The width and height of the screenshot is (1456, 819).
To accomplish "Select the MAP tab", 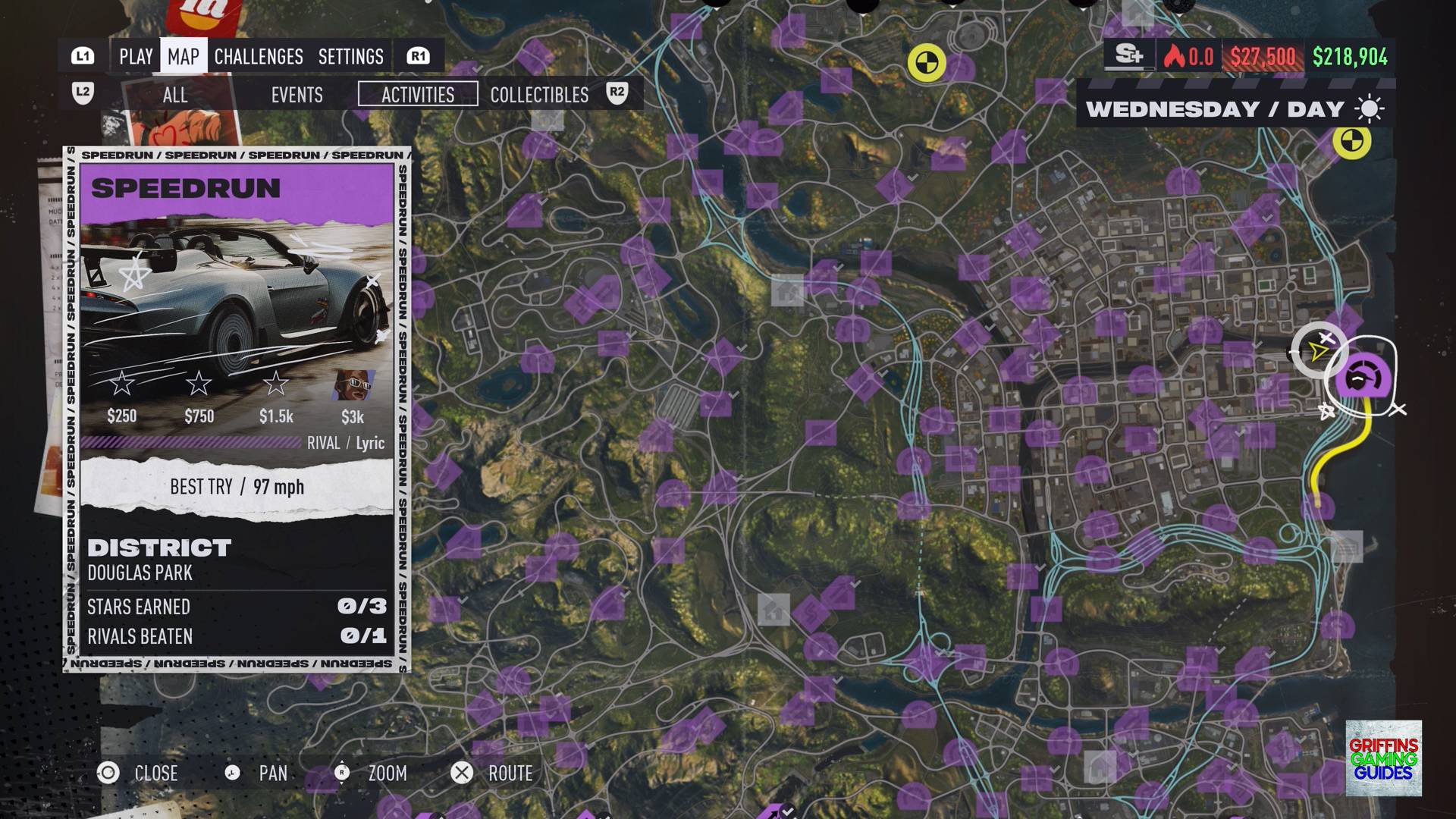I will tap(184, 57).
